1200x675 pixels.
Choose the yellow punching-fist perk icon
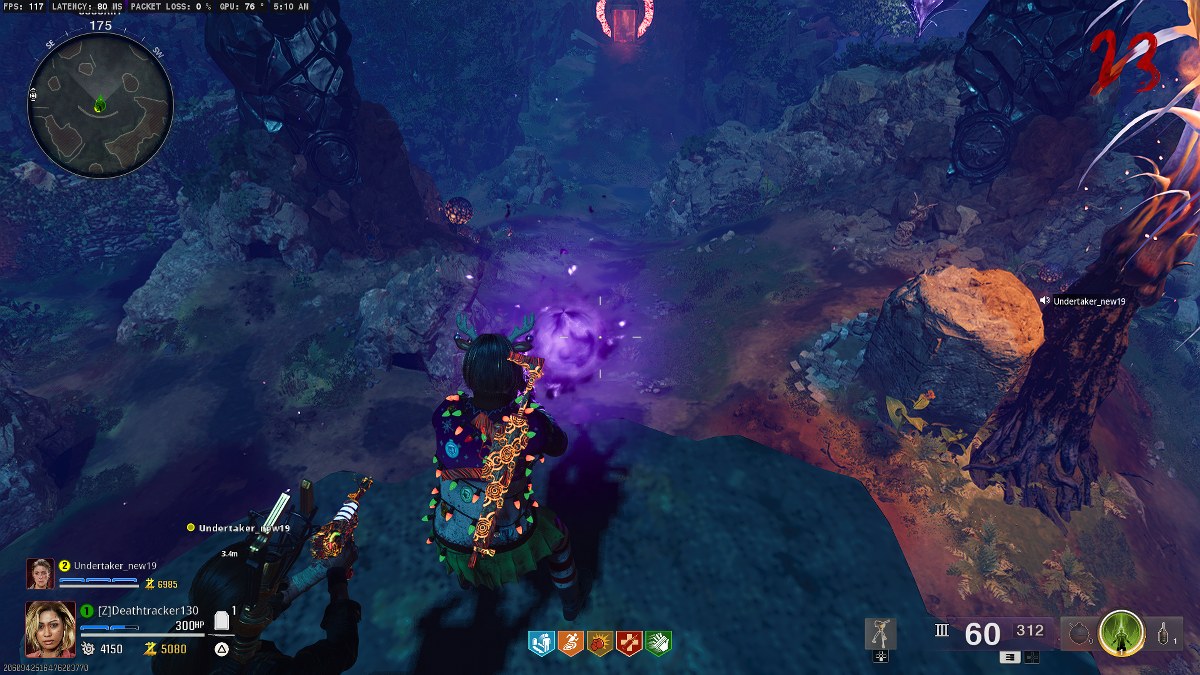coord(600,643)
